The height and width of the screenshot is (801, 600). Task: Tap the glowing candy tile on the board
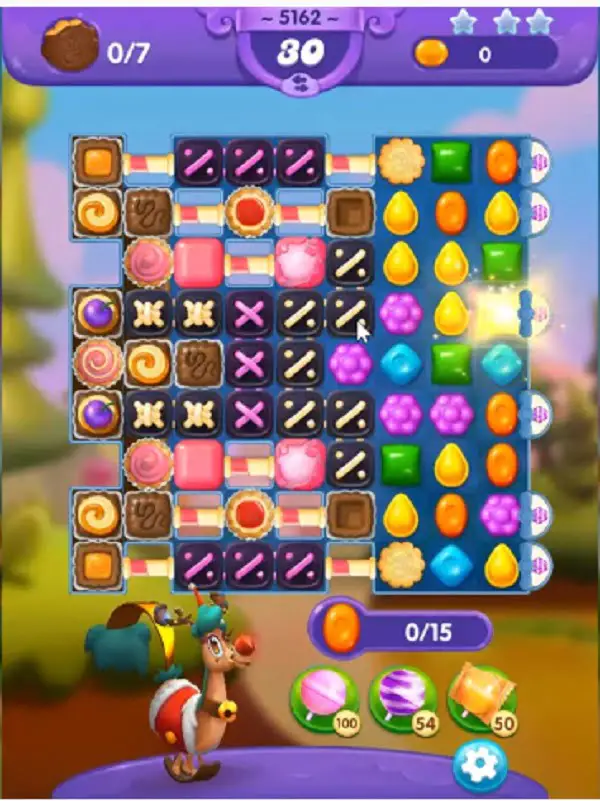pyautogui.click(x=500, y=314)
